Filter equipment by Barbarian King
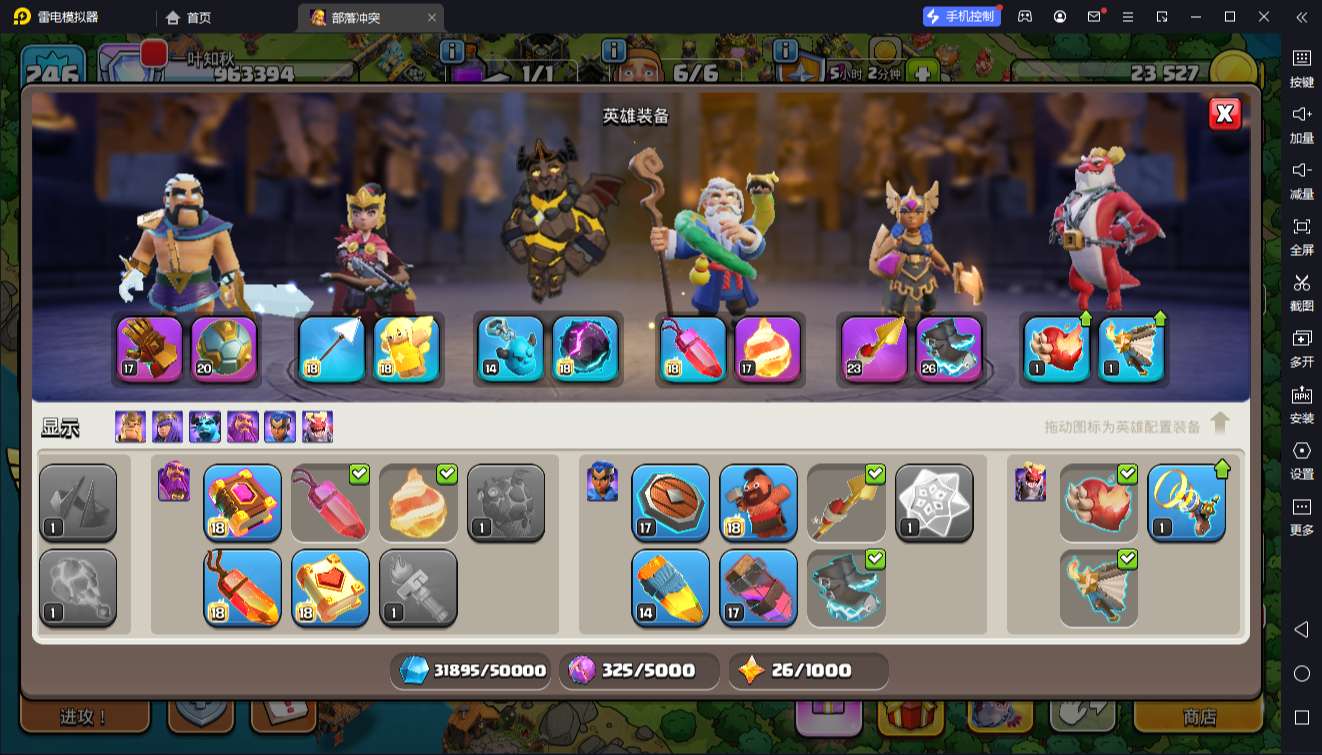The width and height of the screenshot is (1322, 755). pos(130,427)
